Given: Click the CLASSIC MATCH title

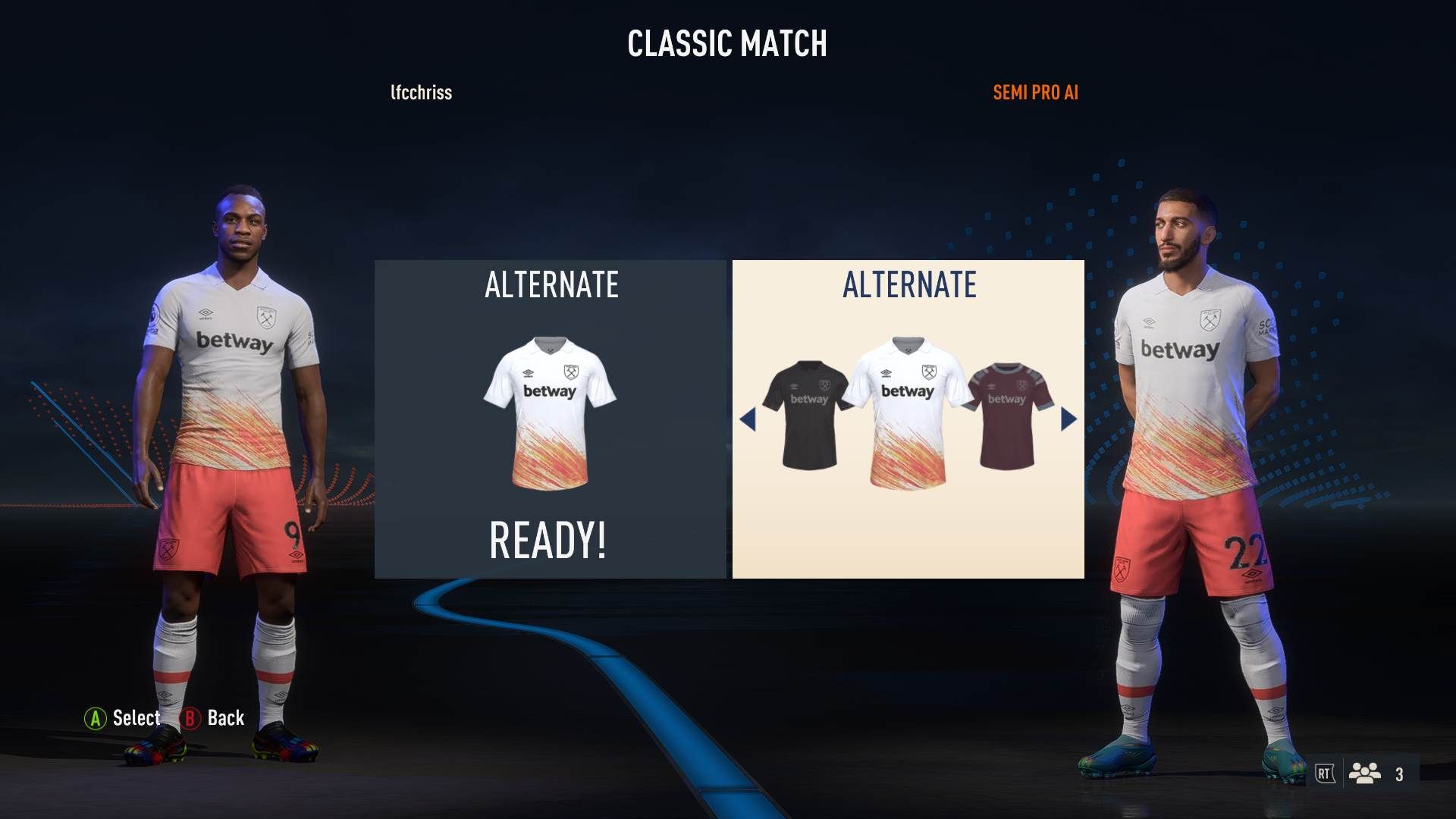Looking at the screenshot, I should pyautogui.click(x=727, y=44).
